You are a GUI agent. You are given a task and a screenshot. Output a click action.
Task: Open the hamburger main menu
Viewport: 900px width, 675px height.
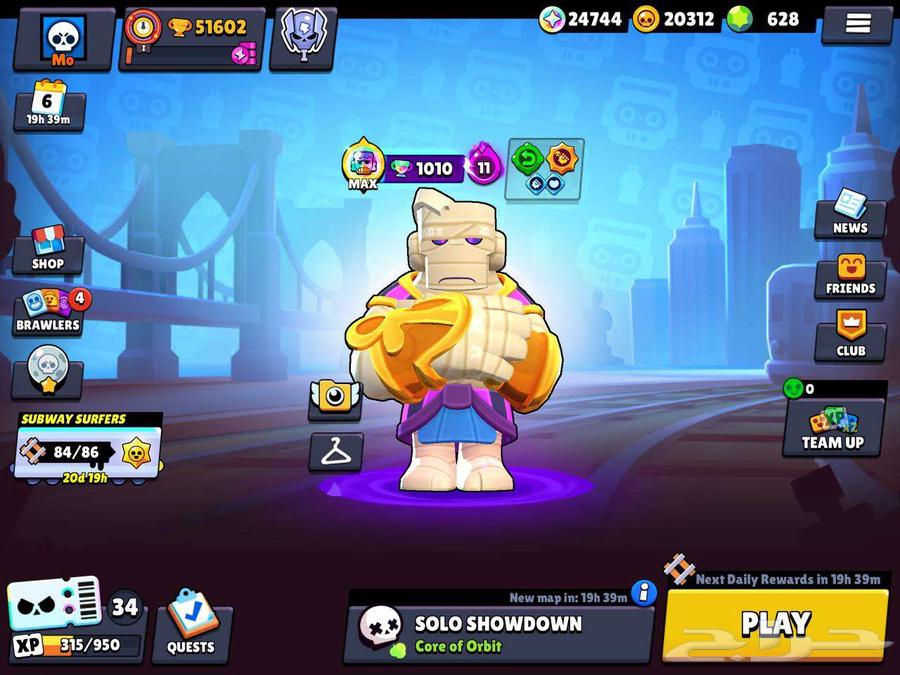point(857,24)
